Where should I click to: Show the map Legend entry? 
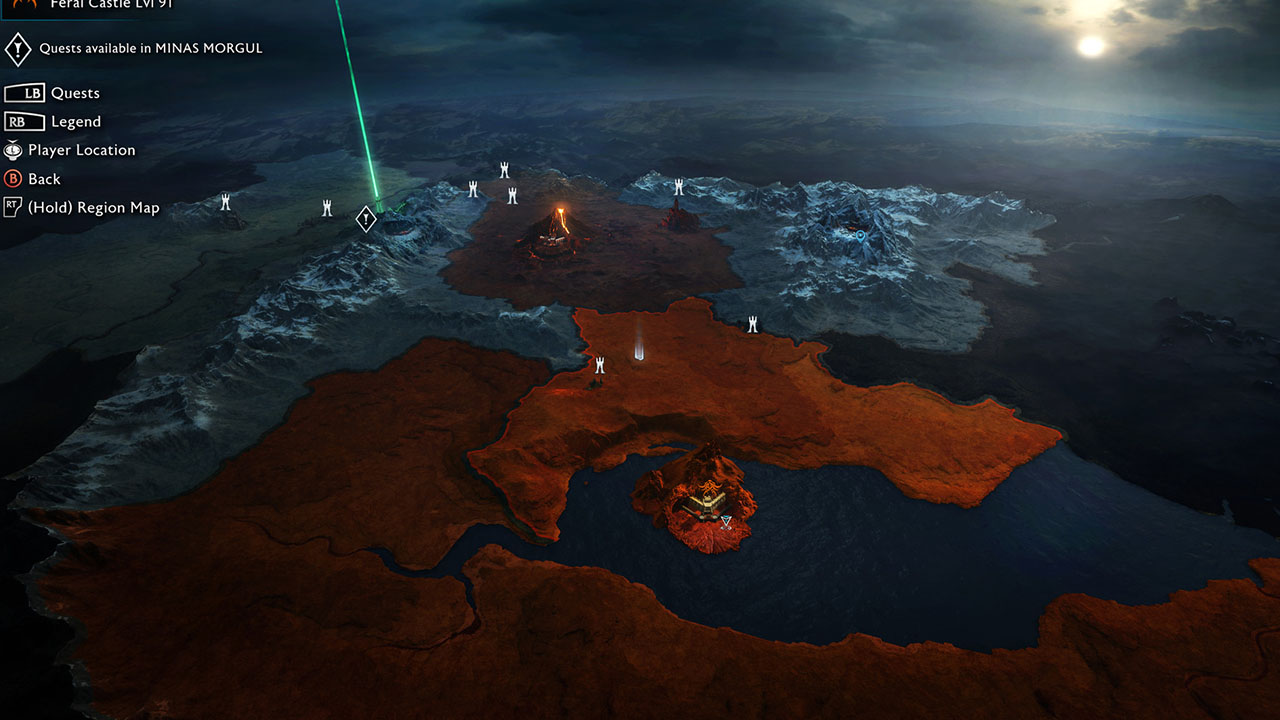pyautogui.click(x=76, y=122)
